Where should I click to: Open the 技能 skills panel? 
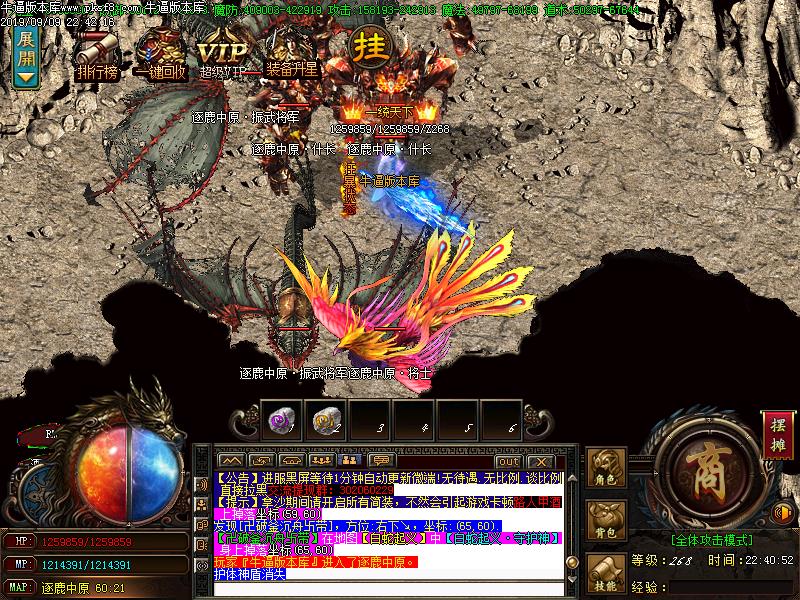click(606, 575)
